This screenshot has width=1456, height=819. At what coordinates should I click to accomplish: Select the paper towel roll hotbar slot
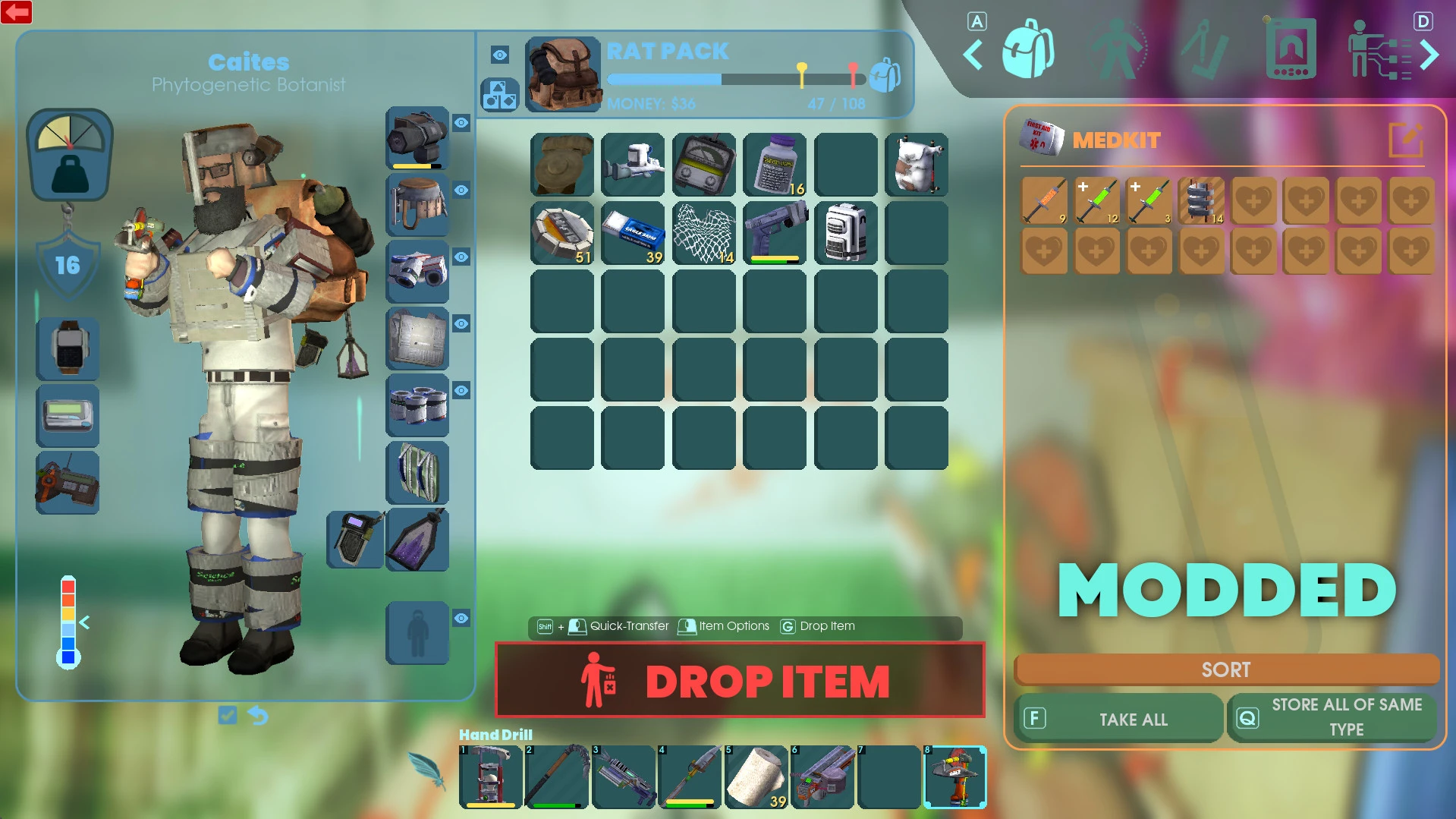756,777
